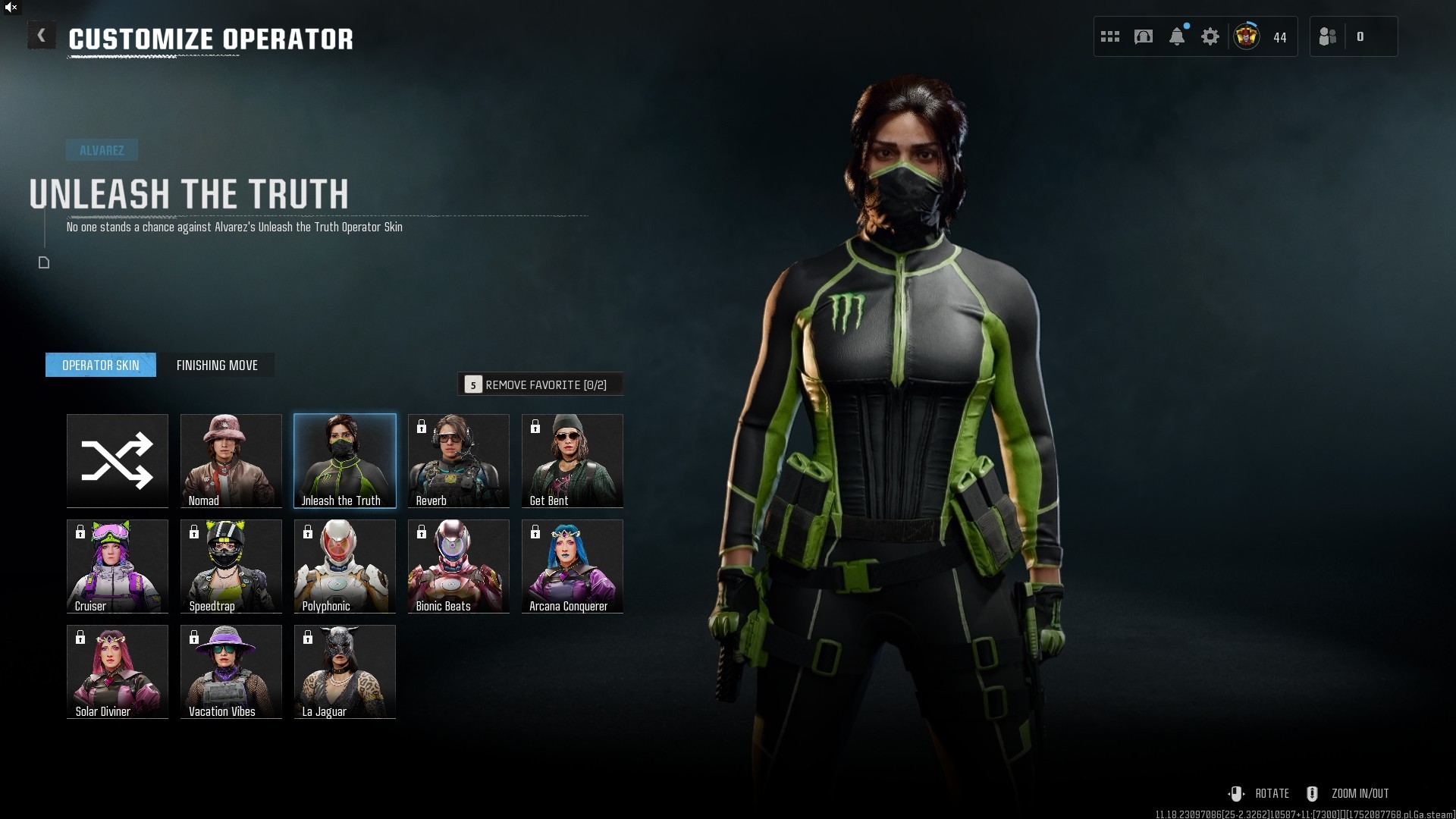The width and height of the screenshot is (1456, 819).
Task: Pick the Unleash the Truth skin tile
Action: click(345, 460)
